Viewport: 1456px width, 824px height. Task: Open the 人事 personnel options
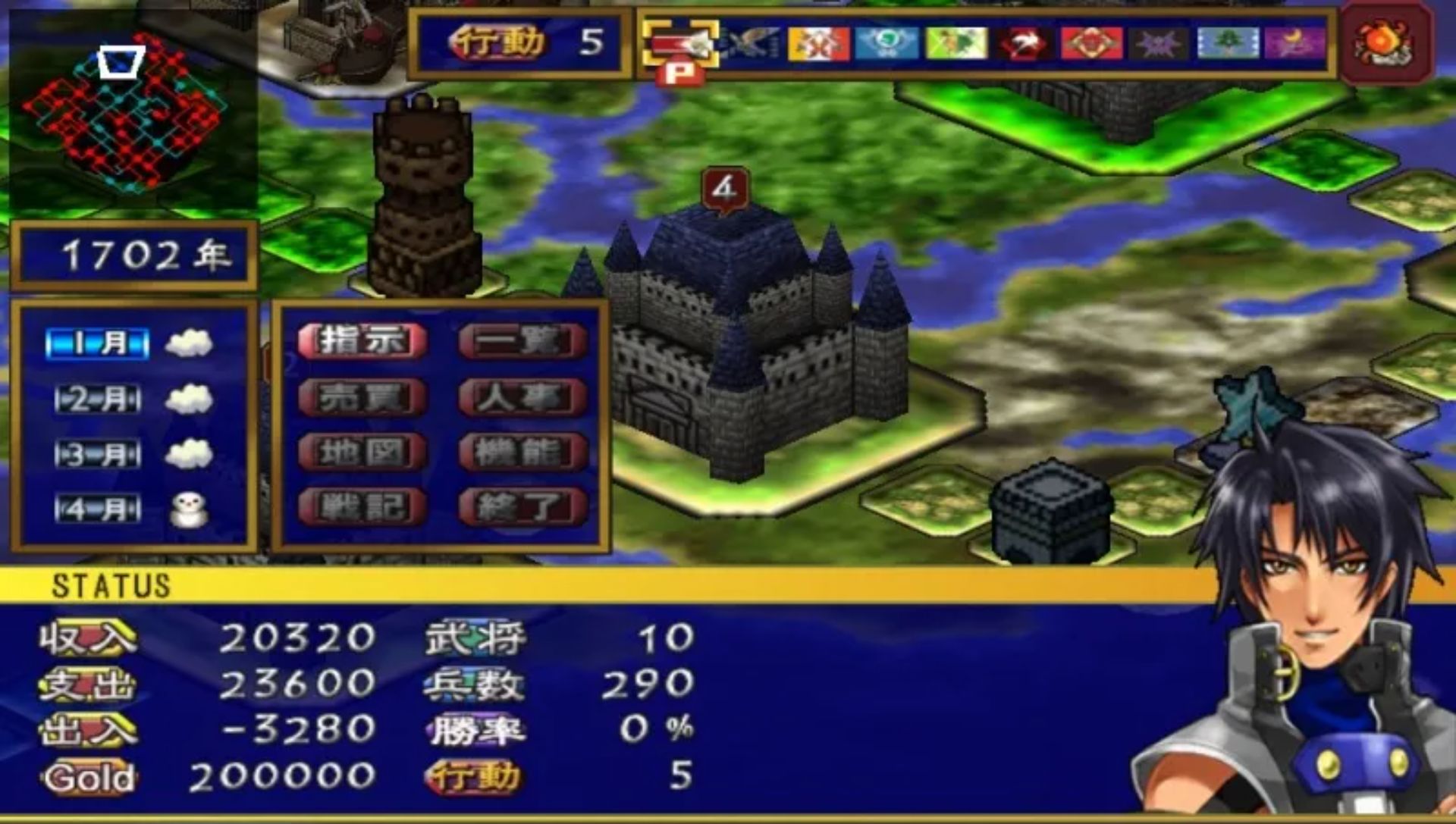520,396
